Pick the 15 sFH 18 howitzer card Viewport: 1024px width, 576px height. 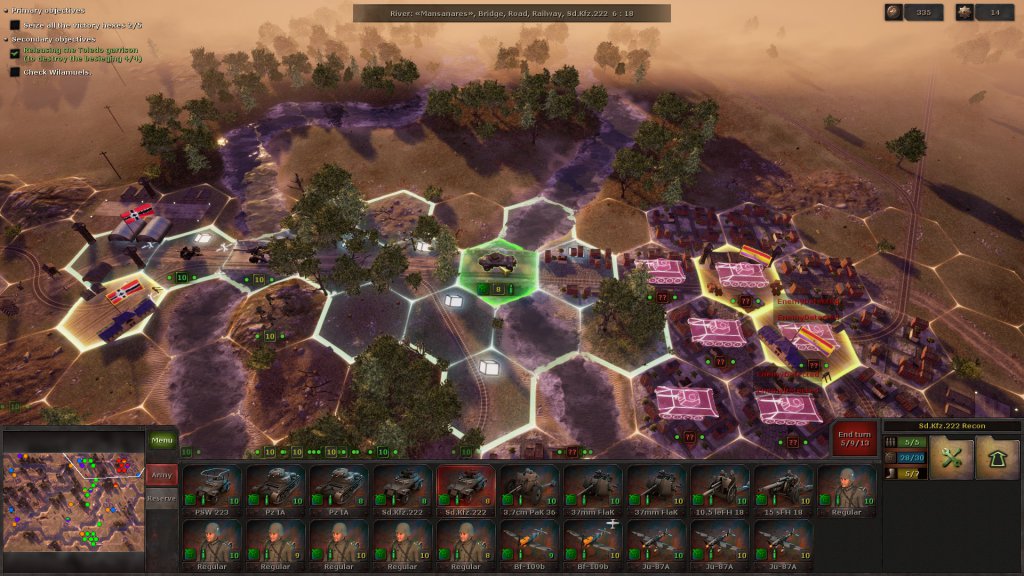coord(782,490)
